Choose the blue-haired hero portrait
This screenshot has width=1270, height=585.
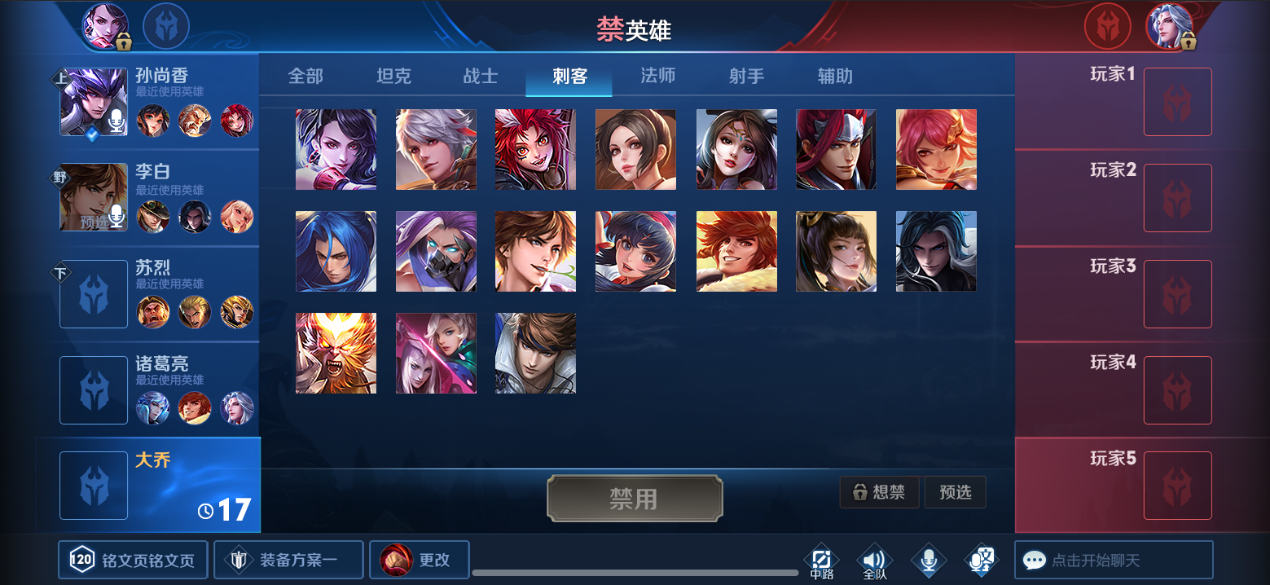(336, 251)
